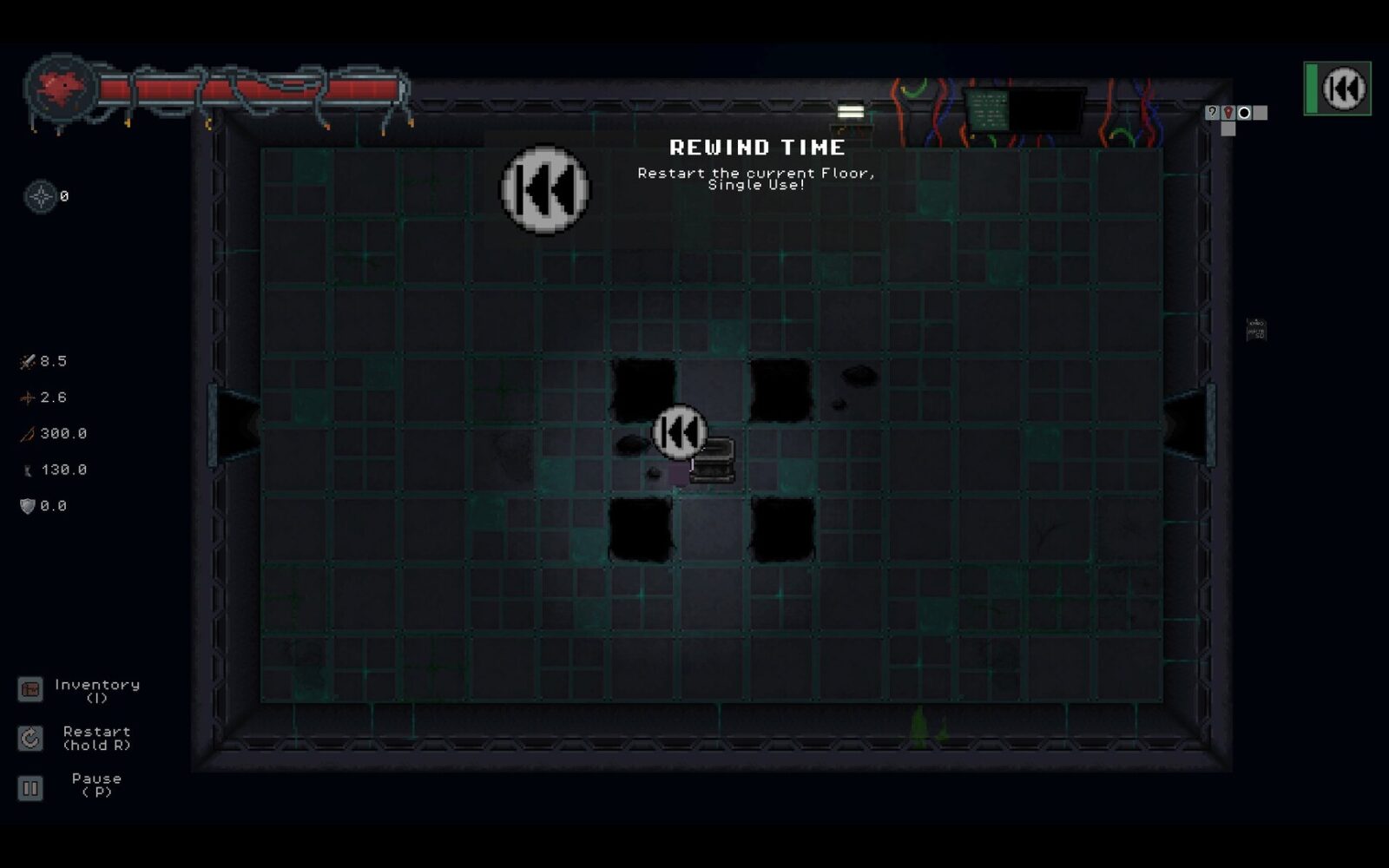The height and width of the screenshot is (868, 1389).
Task: Toggle the red pin map marker
Action: coord(1228,113)
